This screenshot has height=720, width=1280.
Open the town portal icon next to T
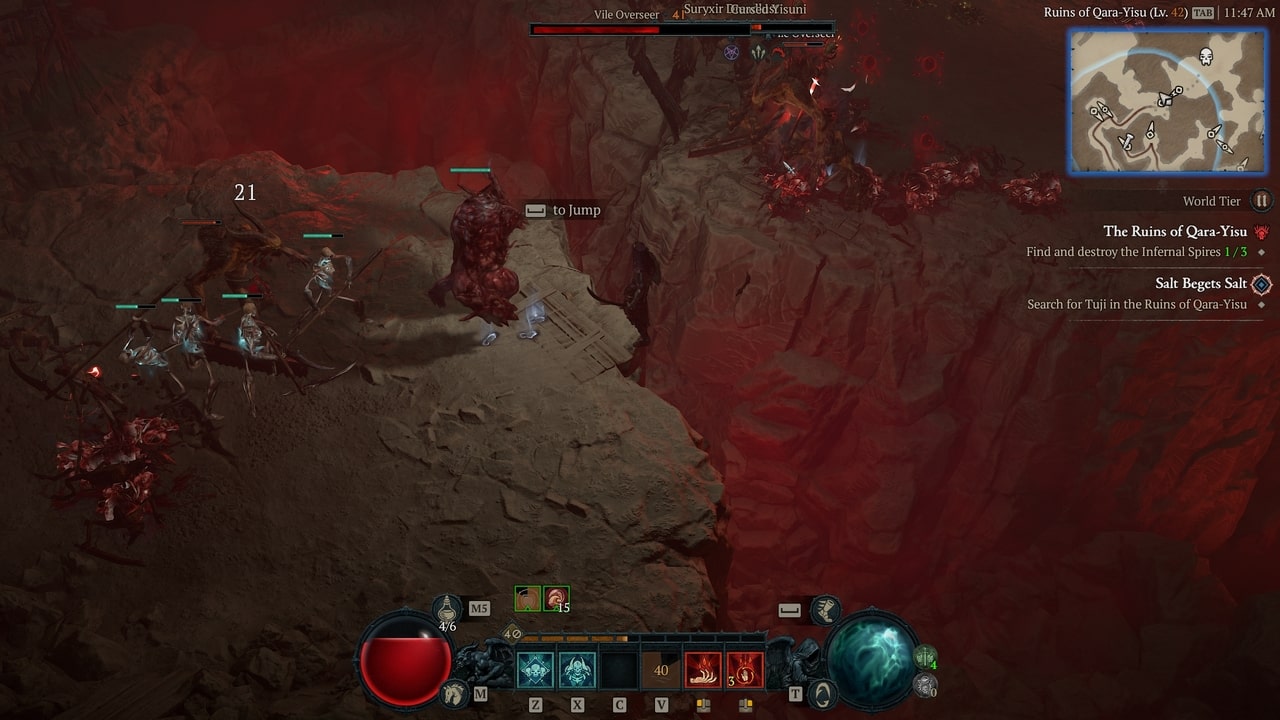(823, 693)
